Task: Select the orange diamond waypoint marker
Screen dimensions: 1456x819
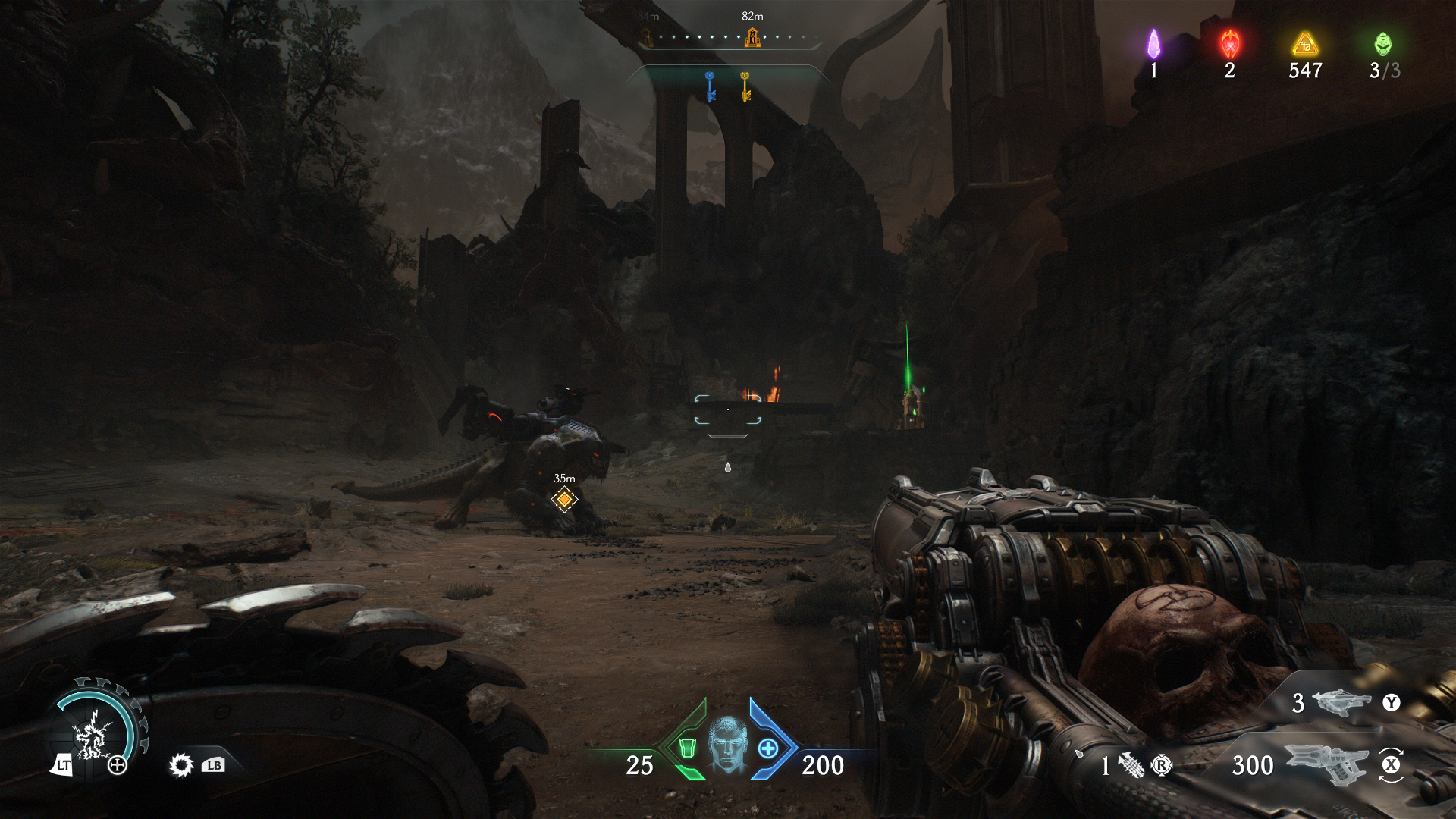Action: [x=564, y=499]
